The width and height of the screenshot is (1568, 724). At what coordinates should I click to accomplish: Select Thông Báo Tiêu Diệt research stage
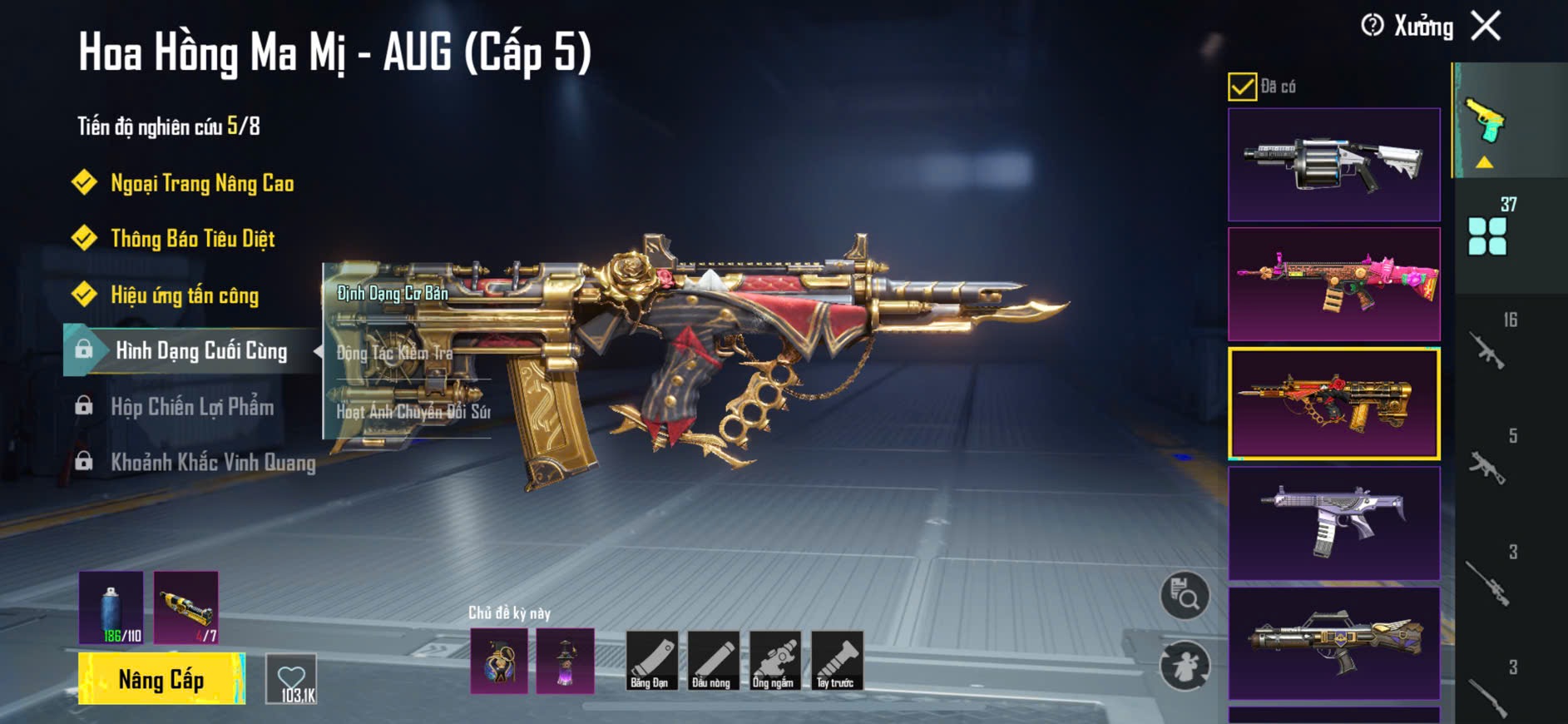pos(192,239)
